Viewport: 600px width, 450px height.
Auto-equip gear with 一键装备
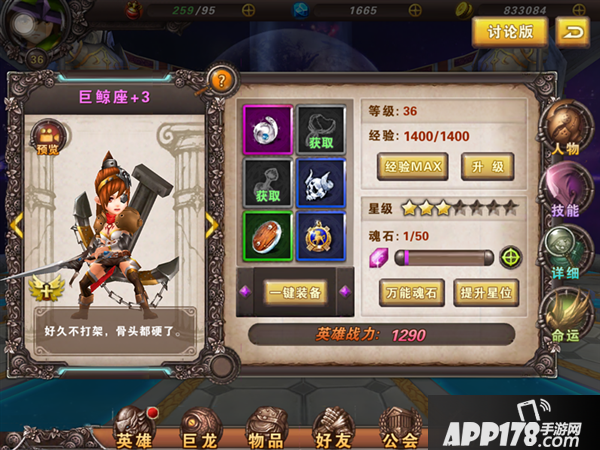pyautogui.click(x=294, y=292)
